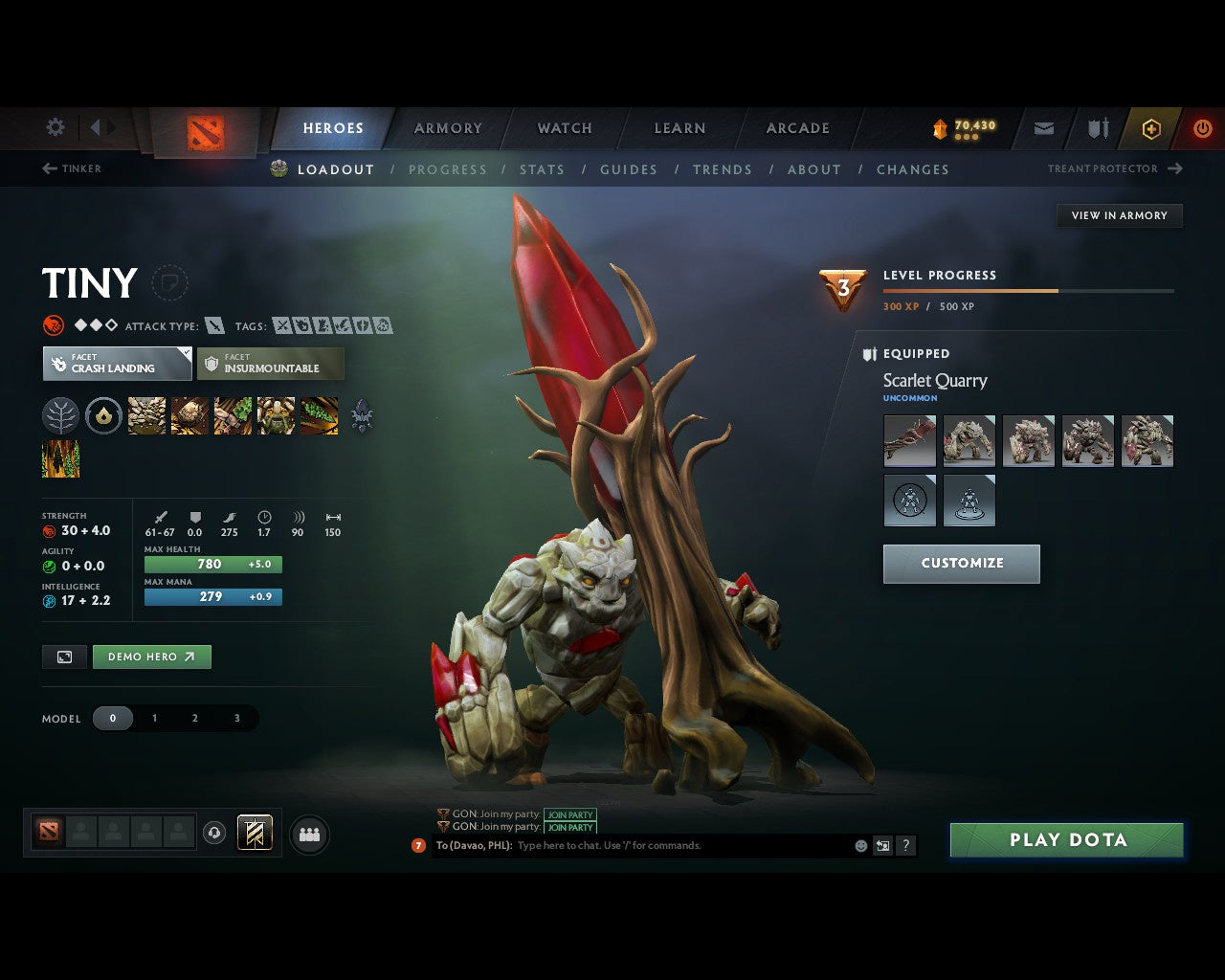This screenshot has width=1225, height=980.
Task: Go back to Tinker with the left arrow
Action: click(x=48, y=168)
